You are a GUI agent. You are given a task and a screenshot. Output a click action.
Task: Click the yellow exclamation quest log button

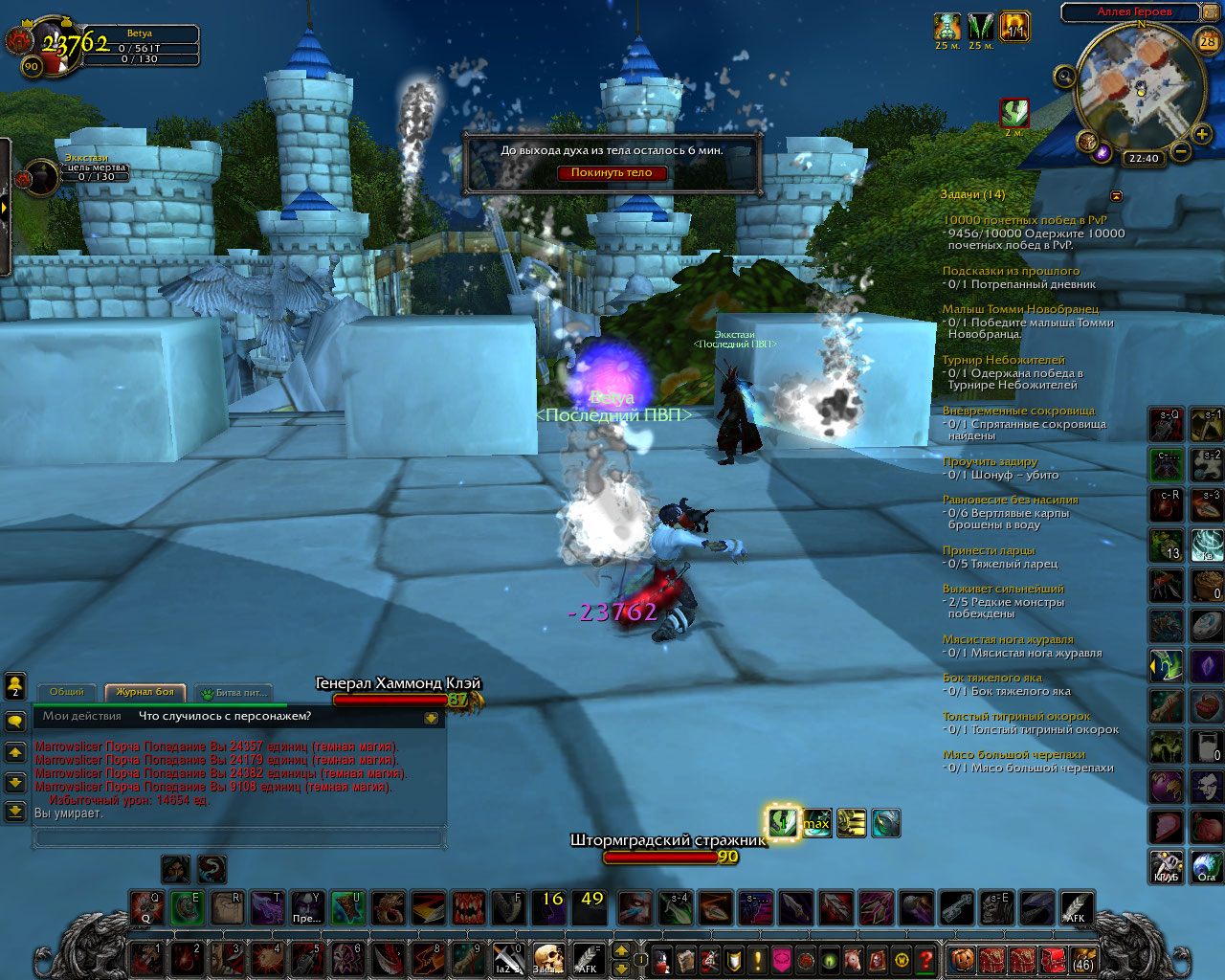pos(758,959)
